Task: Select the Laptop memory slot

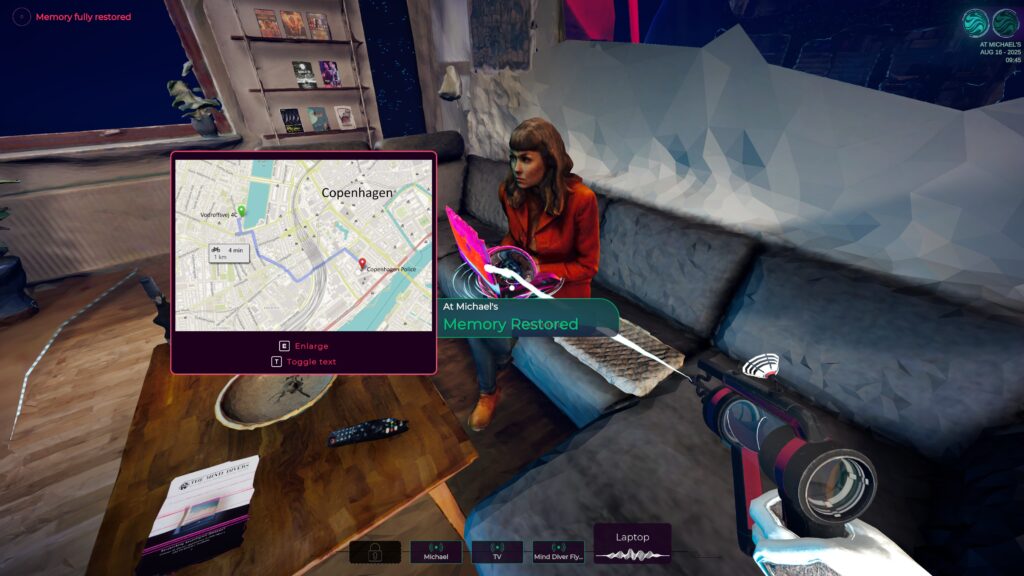Action: (632, 544)
